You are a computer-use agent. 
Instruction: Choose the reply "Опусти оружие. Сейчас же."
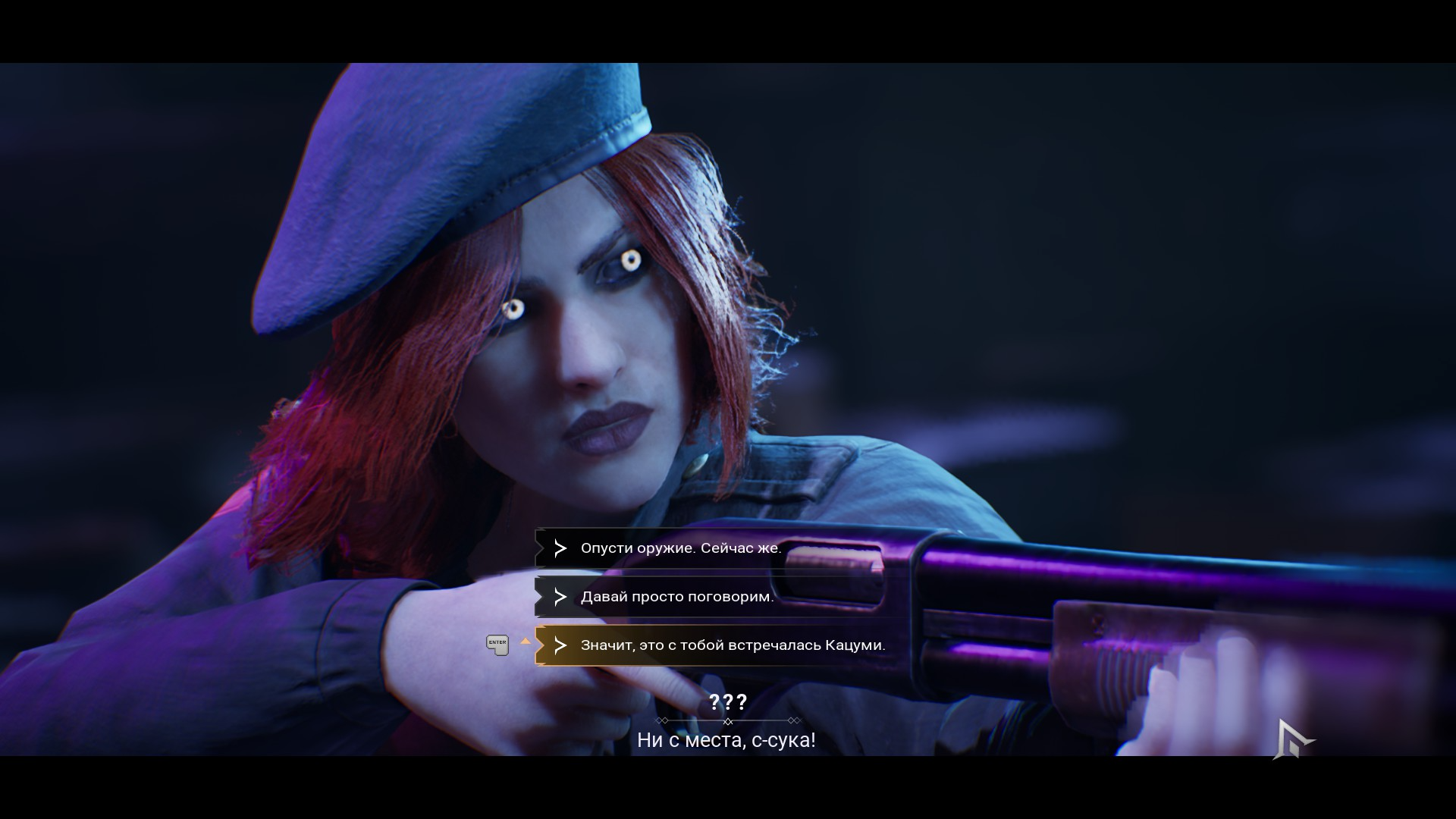[x=680, y=548]
